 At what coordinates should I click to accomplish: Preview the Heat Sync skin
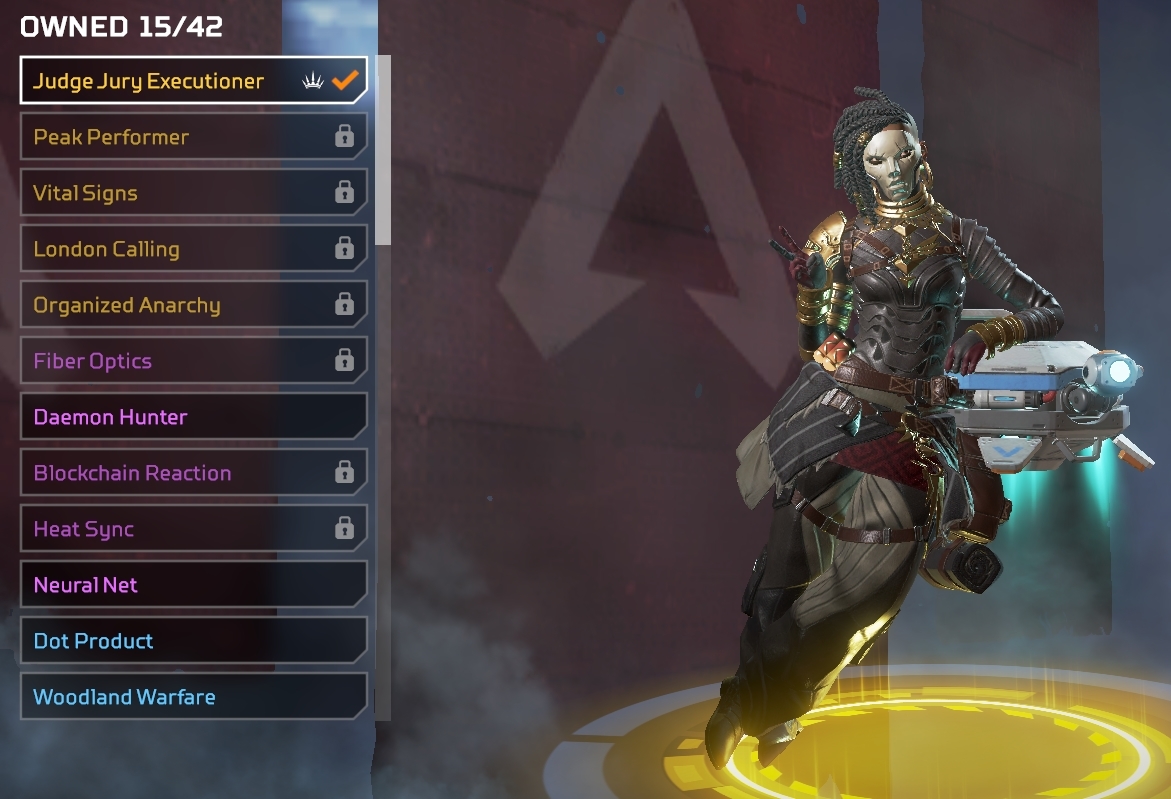[193, 529]
